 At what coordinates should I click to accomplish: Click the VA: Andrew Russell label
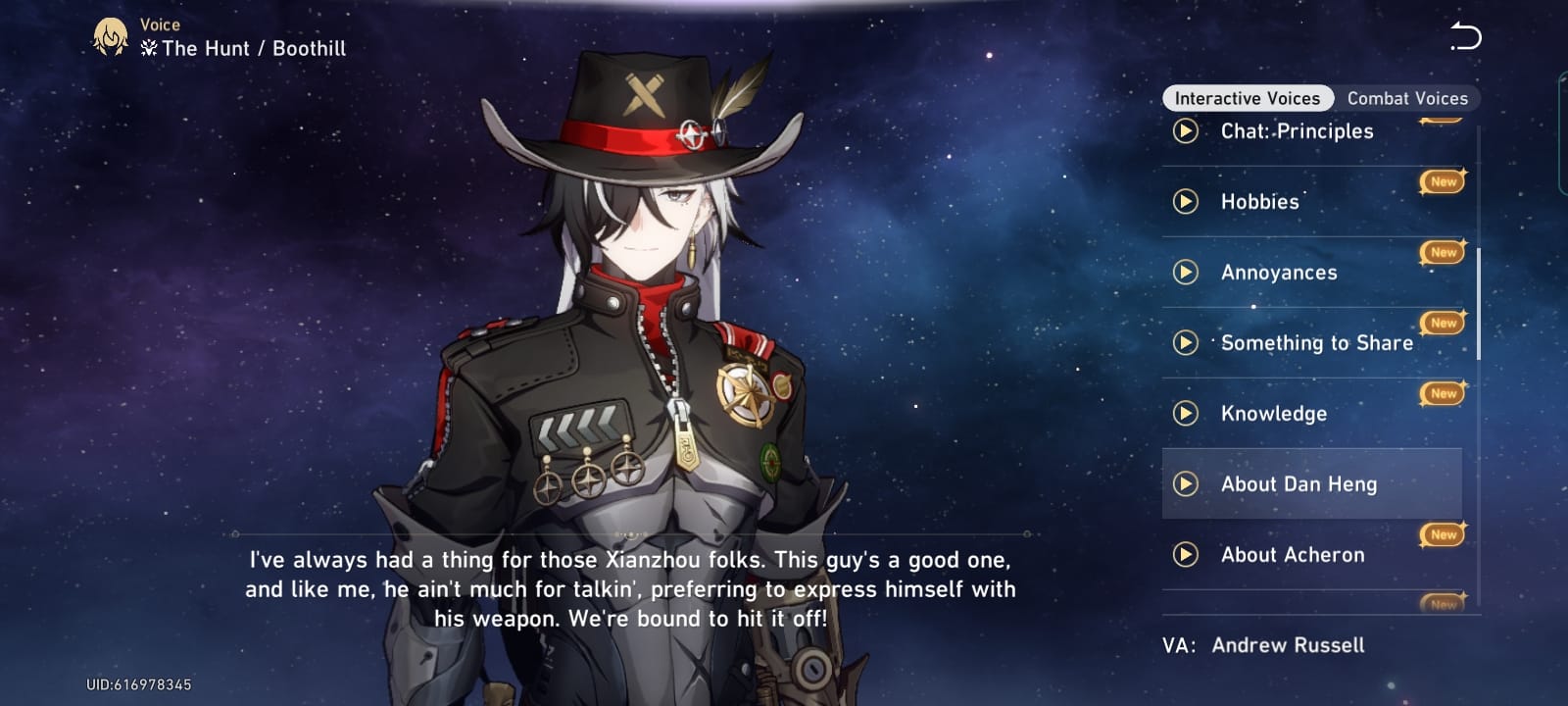1265,645
